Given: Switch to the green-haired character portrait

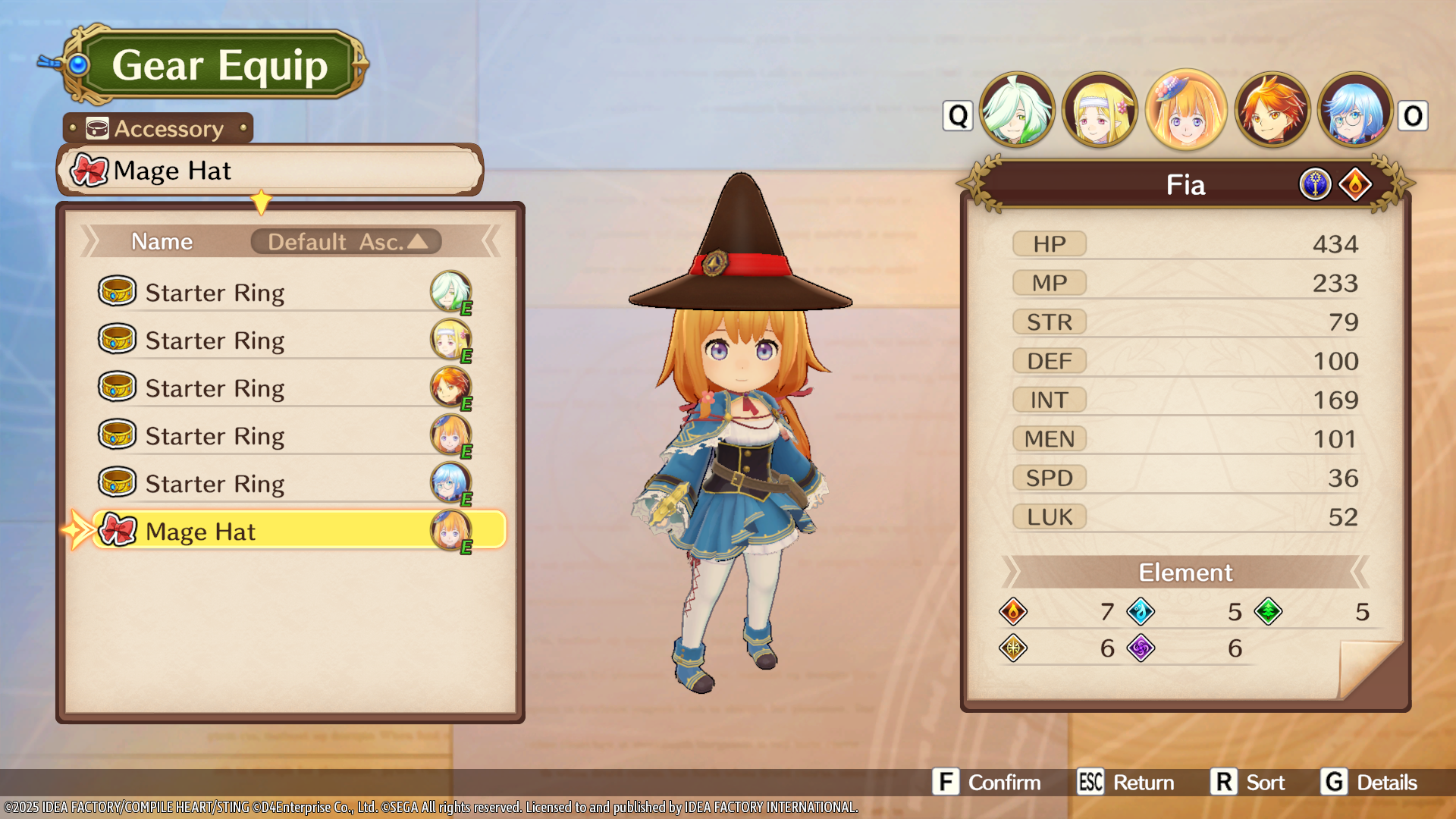Looking at the screenshot, I should pyautogui.click(x=1017, y=111).
